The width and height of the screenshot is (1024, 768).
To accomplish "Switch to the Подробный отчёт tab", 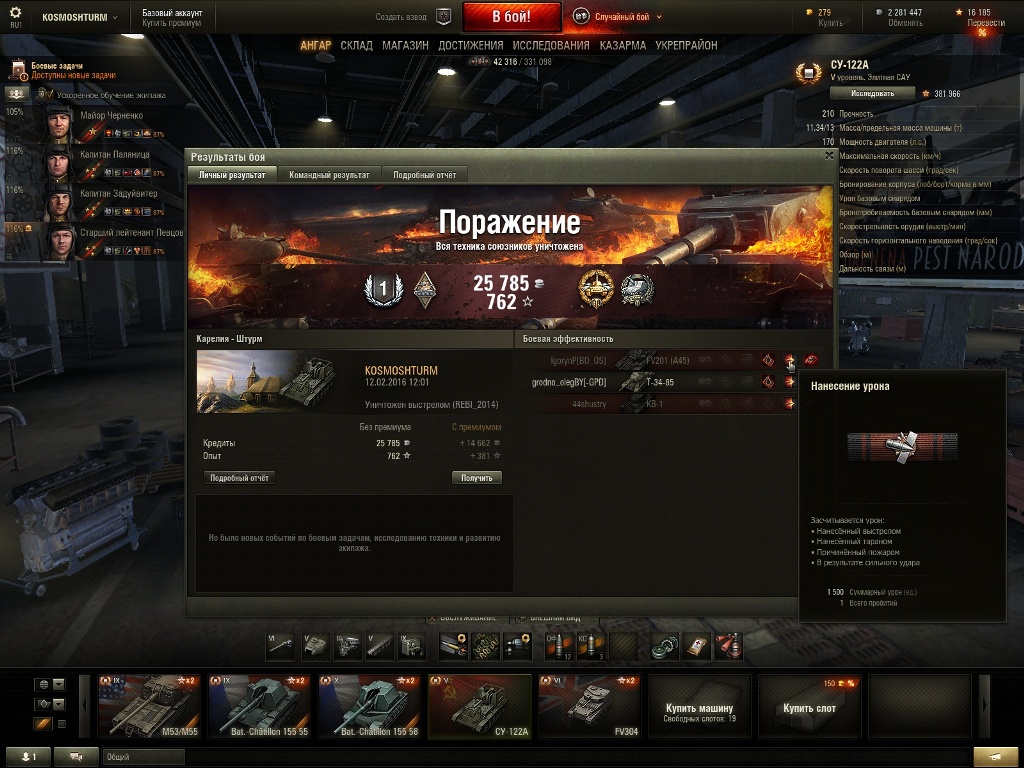I will 424,175.
